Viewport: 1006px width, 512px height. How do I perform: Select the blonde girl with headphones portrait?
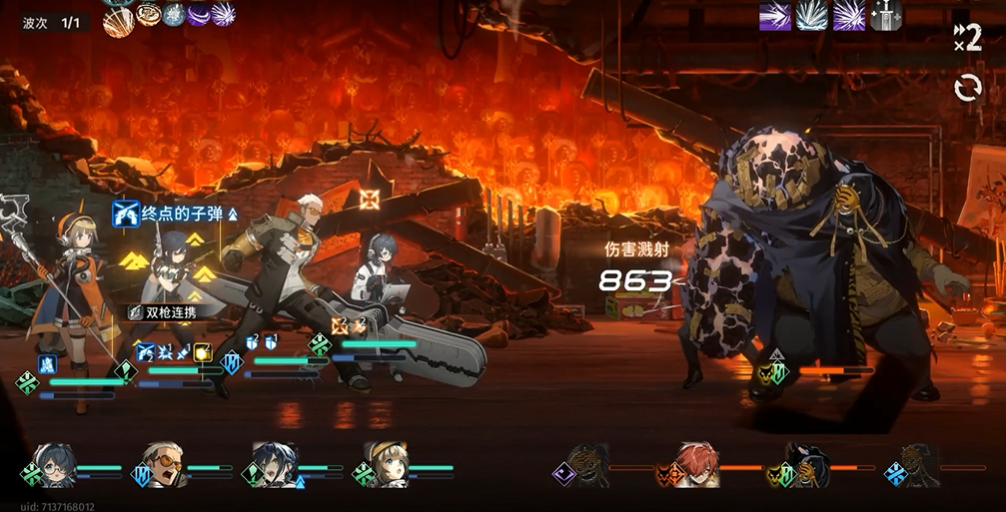[x=384, y=464]
